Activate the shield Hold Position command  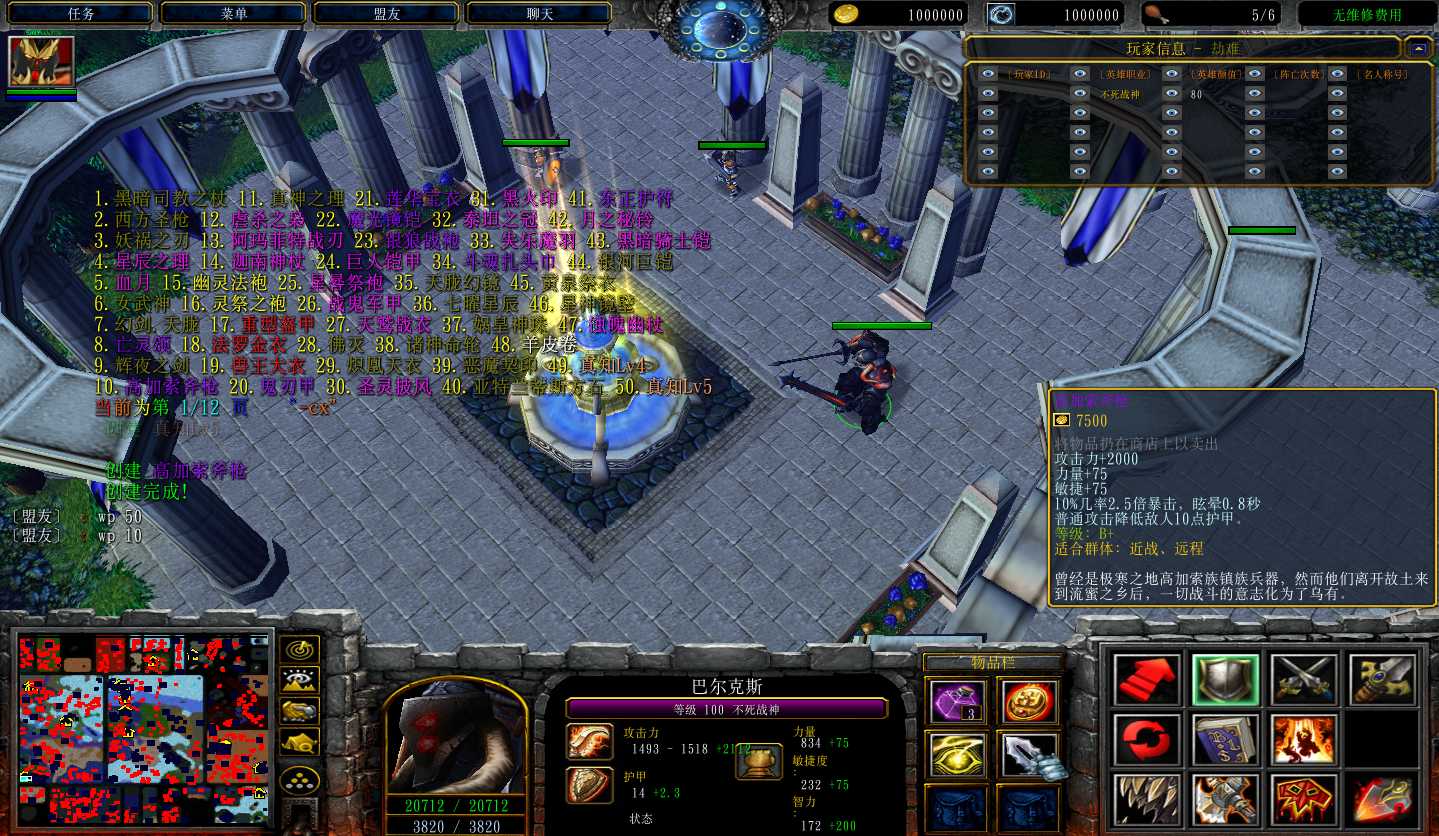tap(1225, 679)
